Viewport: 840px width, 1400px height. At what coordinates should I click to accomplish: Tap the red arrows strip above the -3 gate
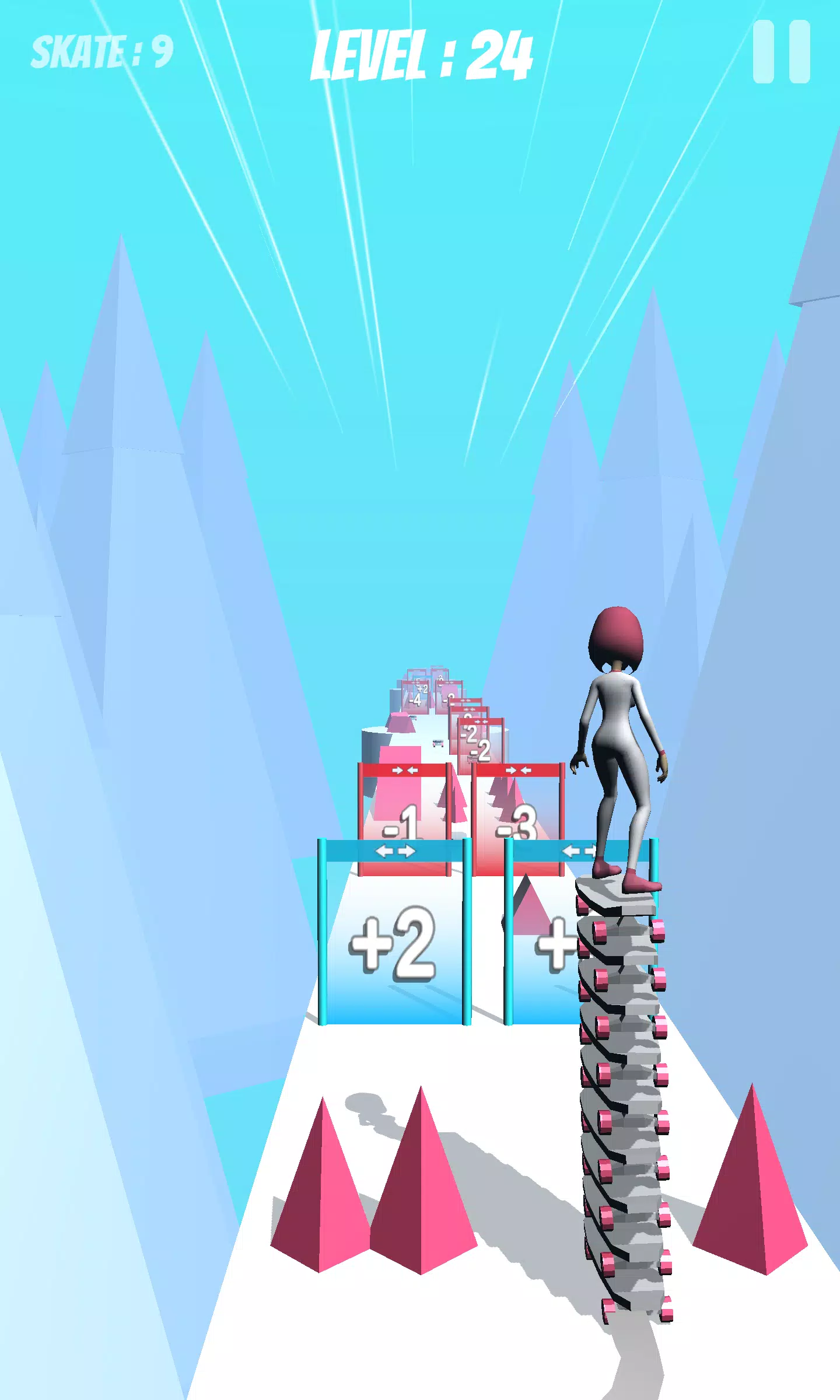click(518, 769)
